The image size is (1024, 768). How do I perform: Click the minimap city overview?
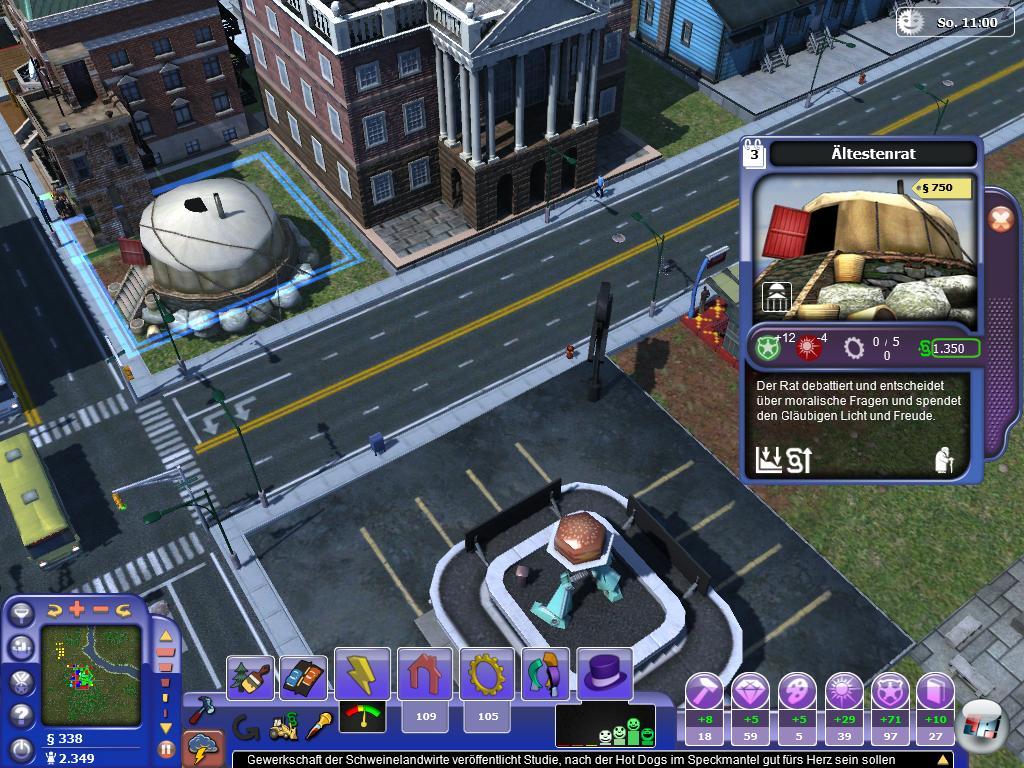point(90,672)
